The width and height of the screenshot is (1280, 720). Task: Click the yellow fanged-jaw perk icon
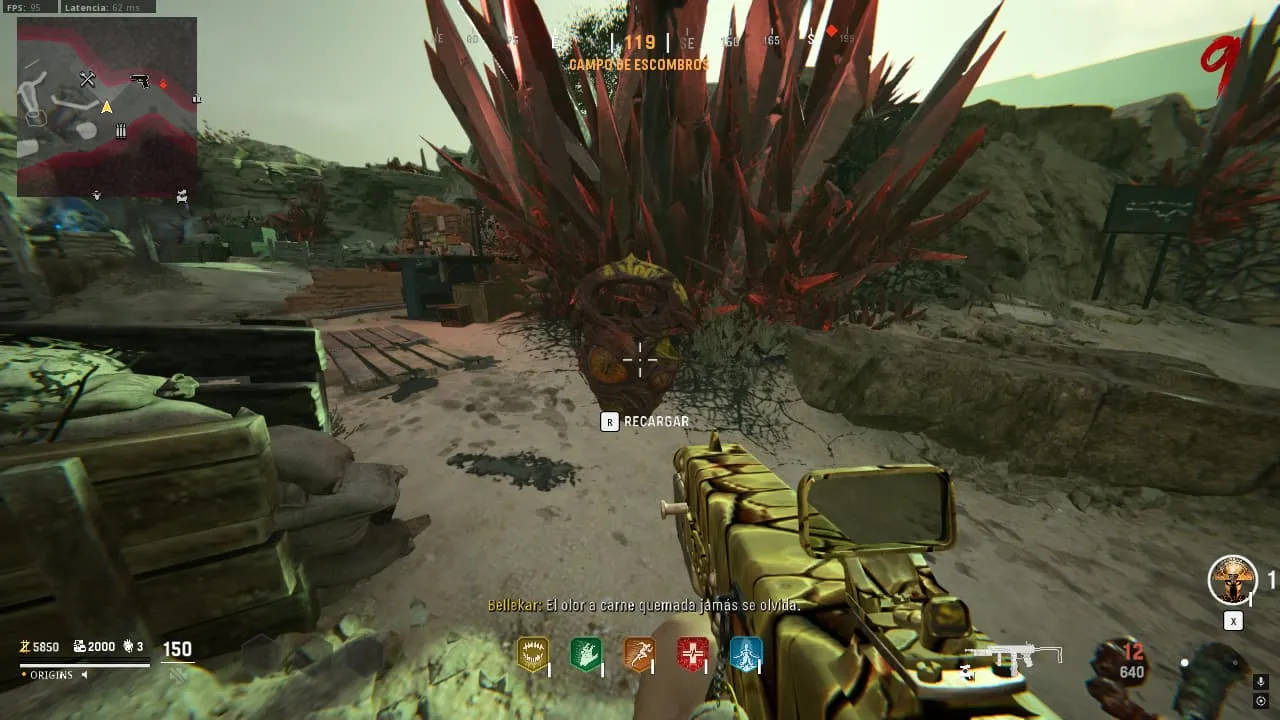(533, 654)
